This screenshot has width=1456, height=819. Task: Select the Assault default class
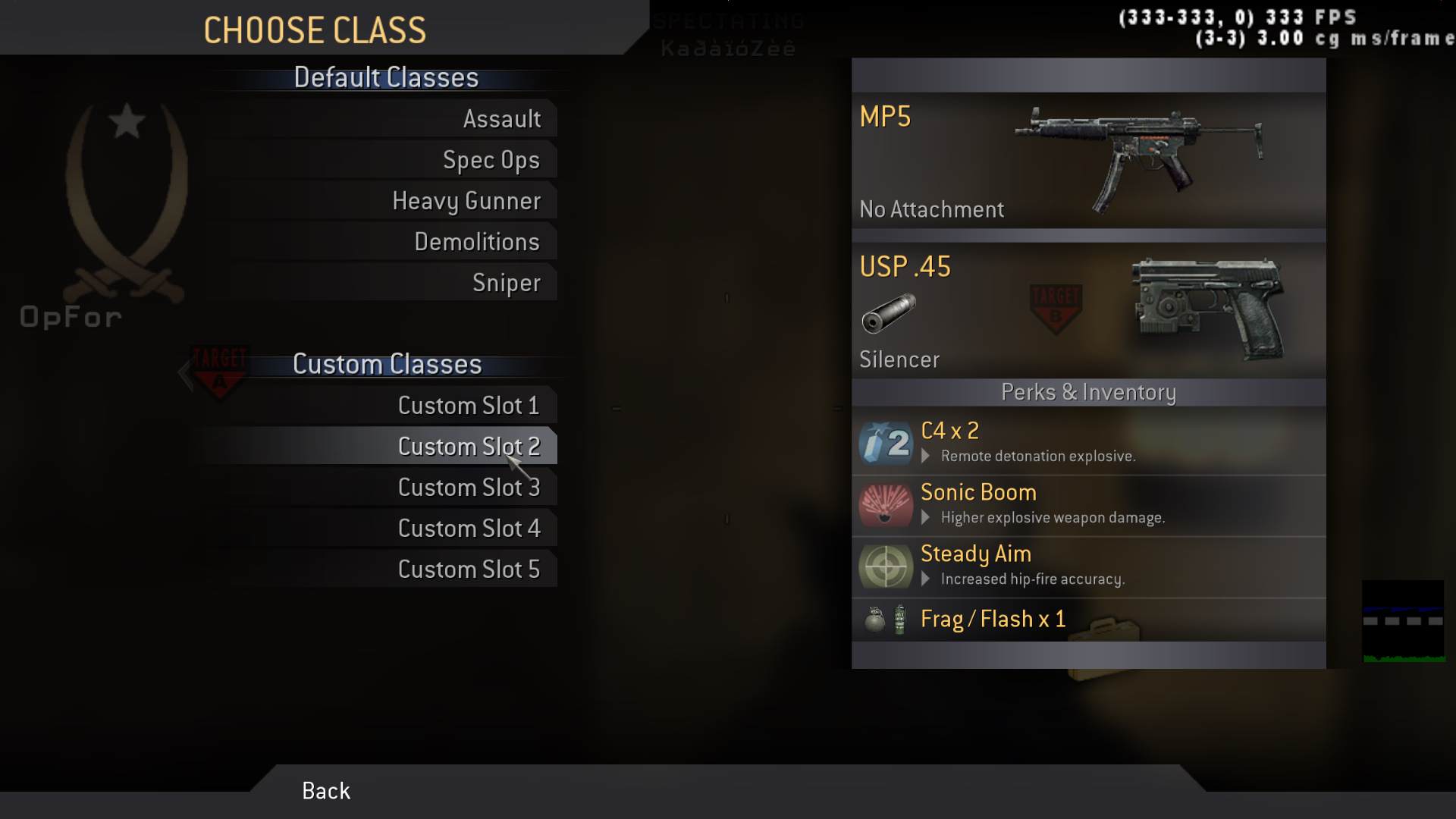pyautogui.click(x=501, y=119)
